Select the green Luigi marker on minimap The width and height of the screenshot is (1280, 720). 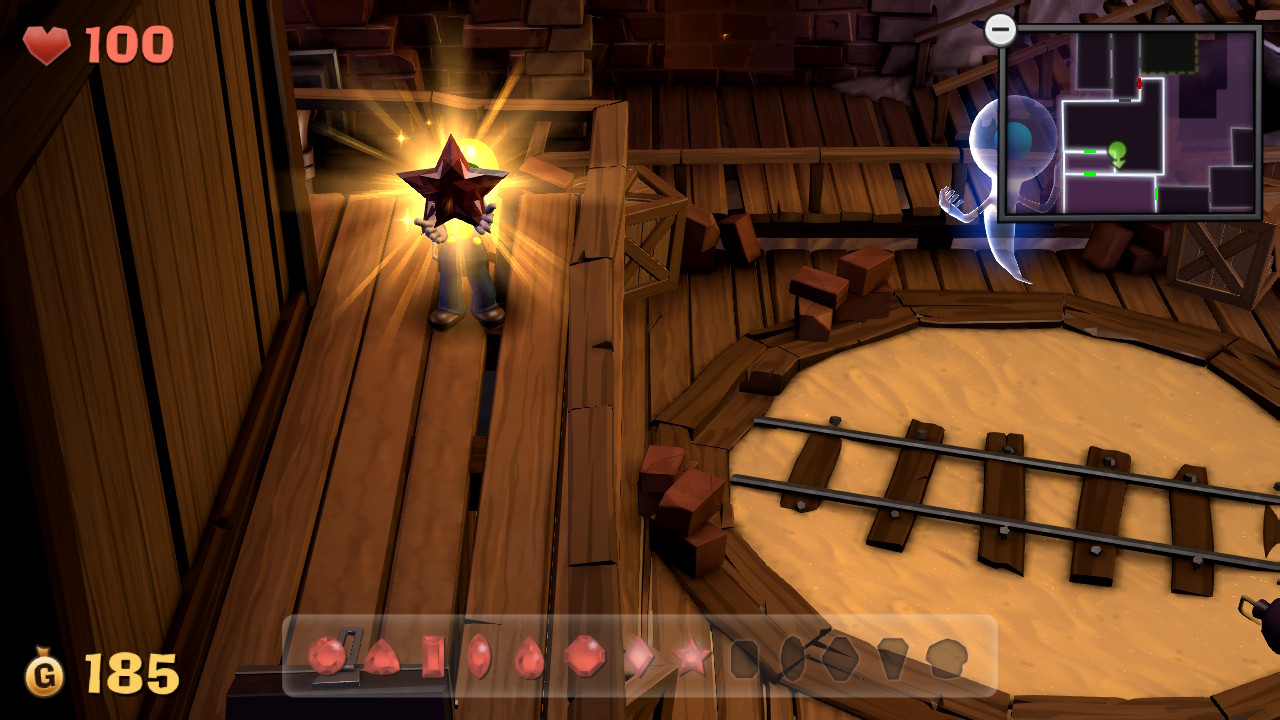tap(1117, 153)
